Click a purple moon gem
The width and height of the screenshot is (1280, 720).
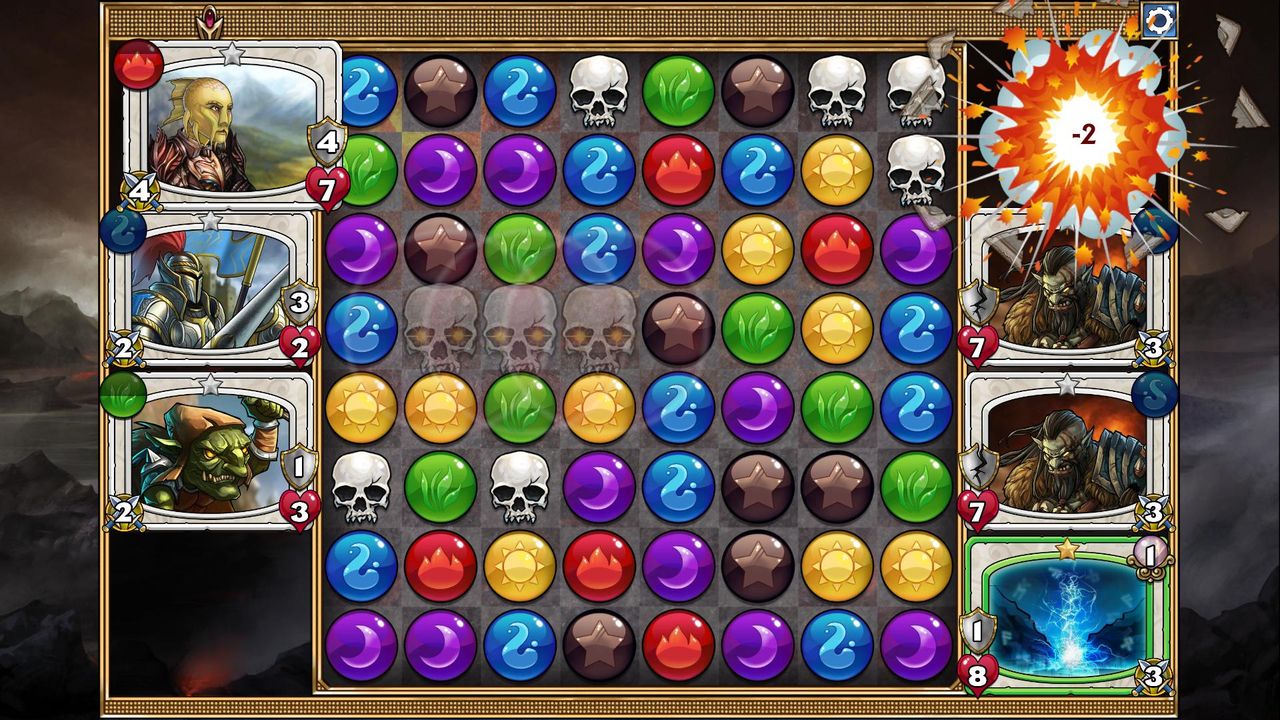click(x=437, y=170)
